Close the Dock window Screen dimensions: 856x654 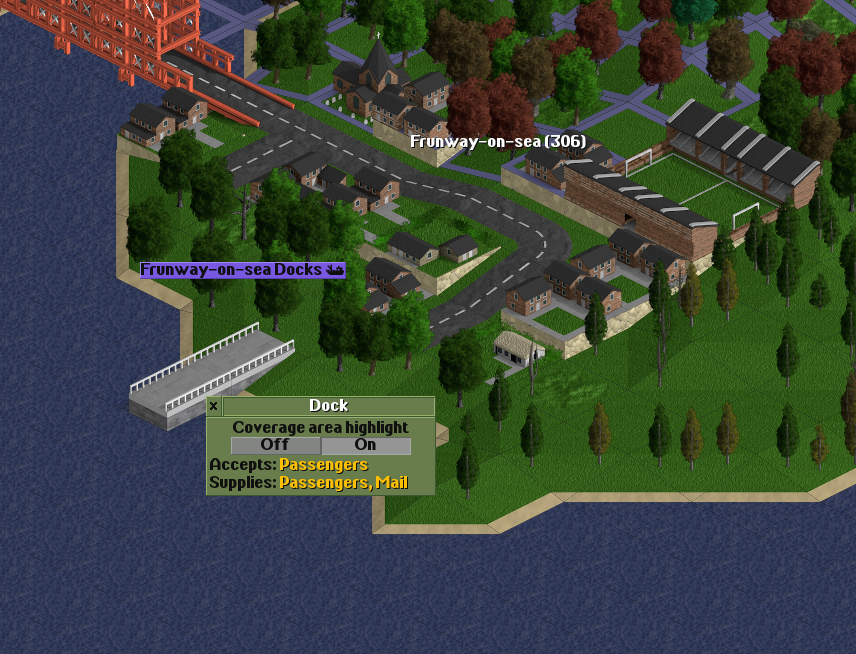pyautogui.click(x=213, y=406)
